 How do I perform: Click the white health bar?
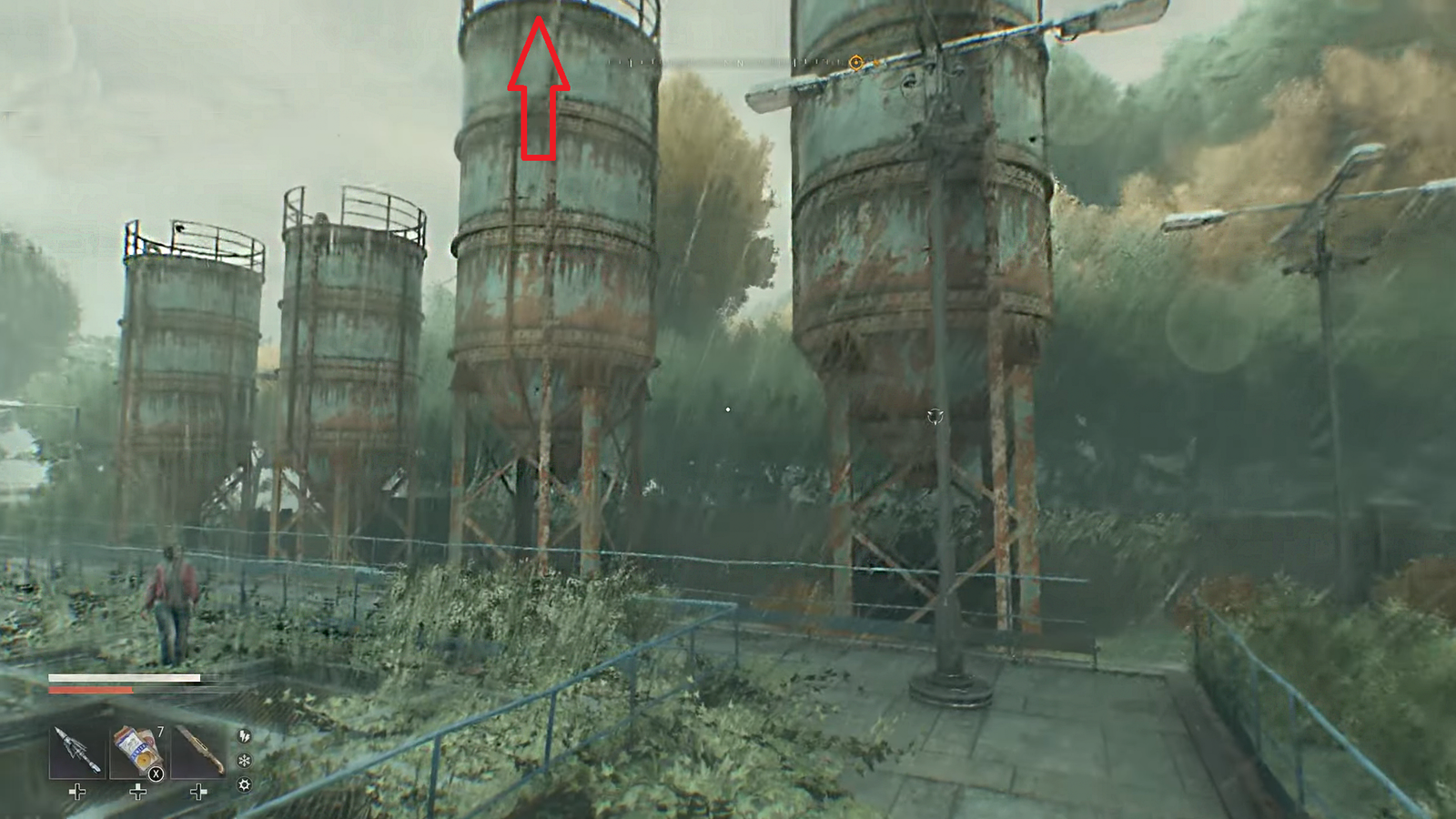point(125,677)
